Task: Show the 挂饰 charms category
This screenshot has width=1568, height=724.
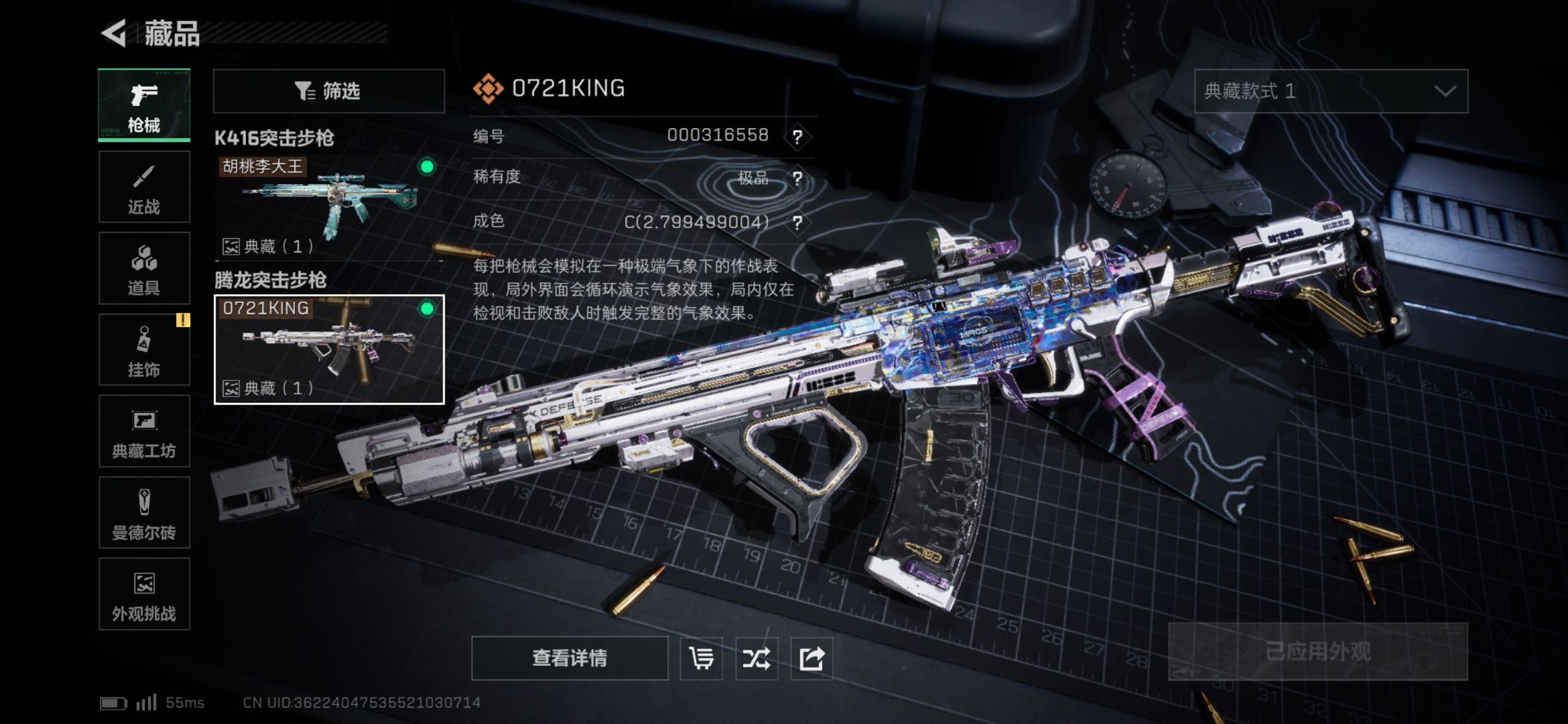Action: click(x=144, y=350)
